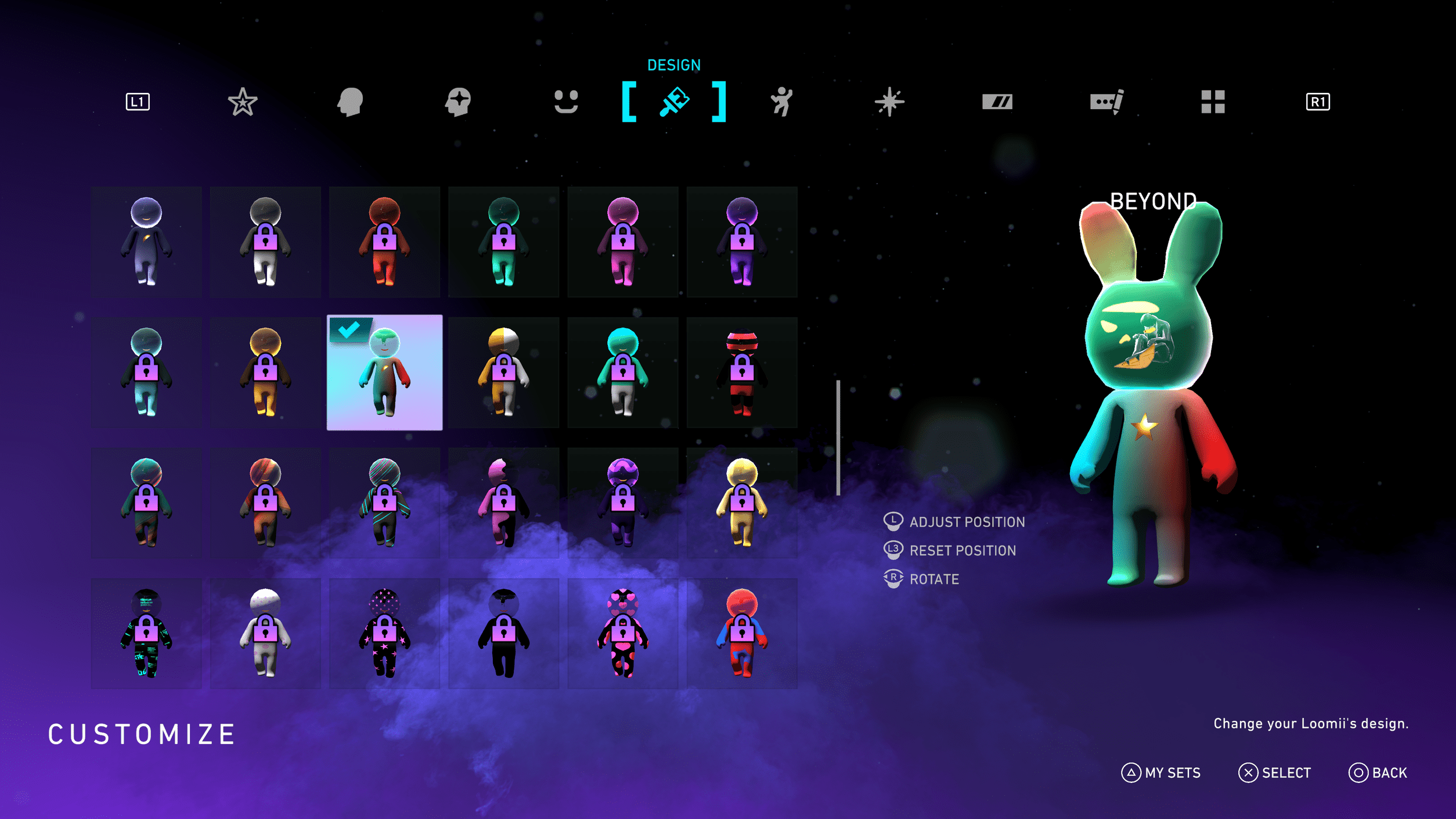This screenshot has width=1456, height=819.
Task: Open My Sets
Action: click(1161, 773)
